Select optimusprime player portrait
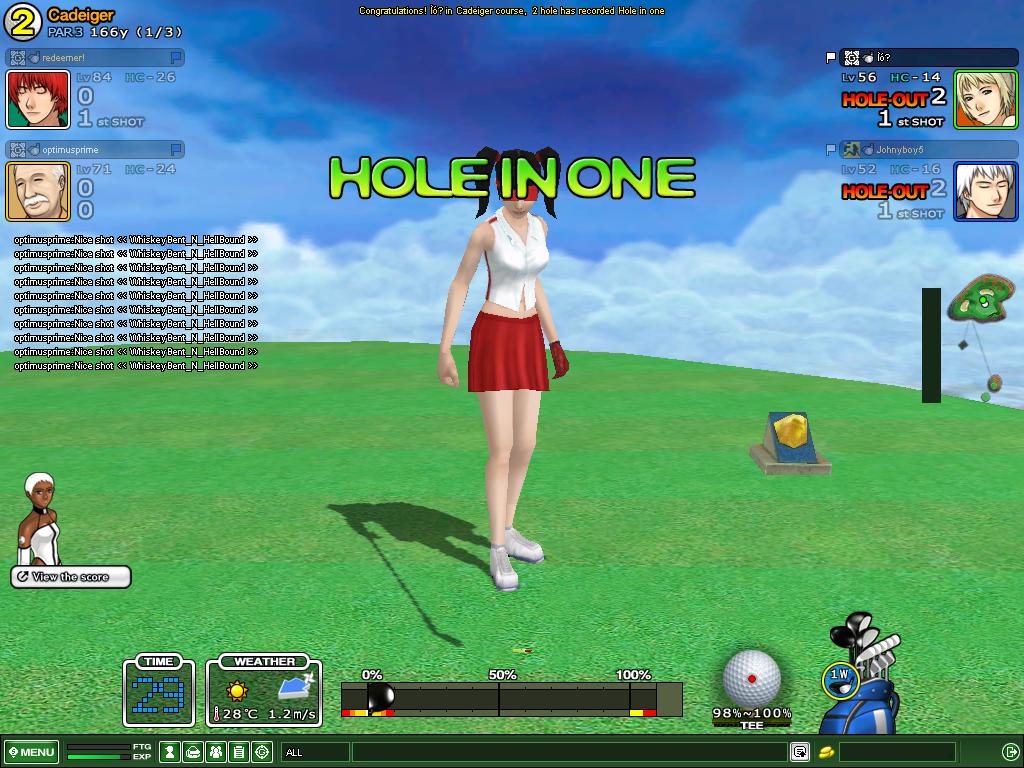 [38, 191]
